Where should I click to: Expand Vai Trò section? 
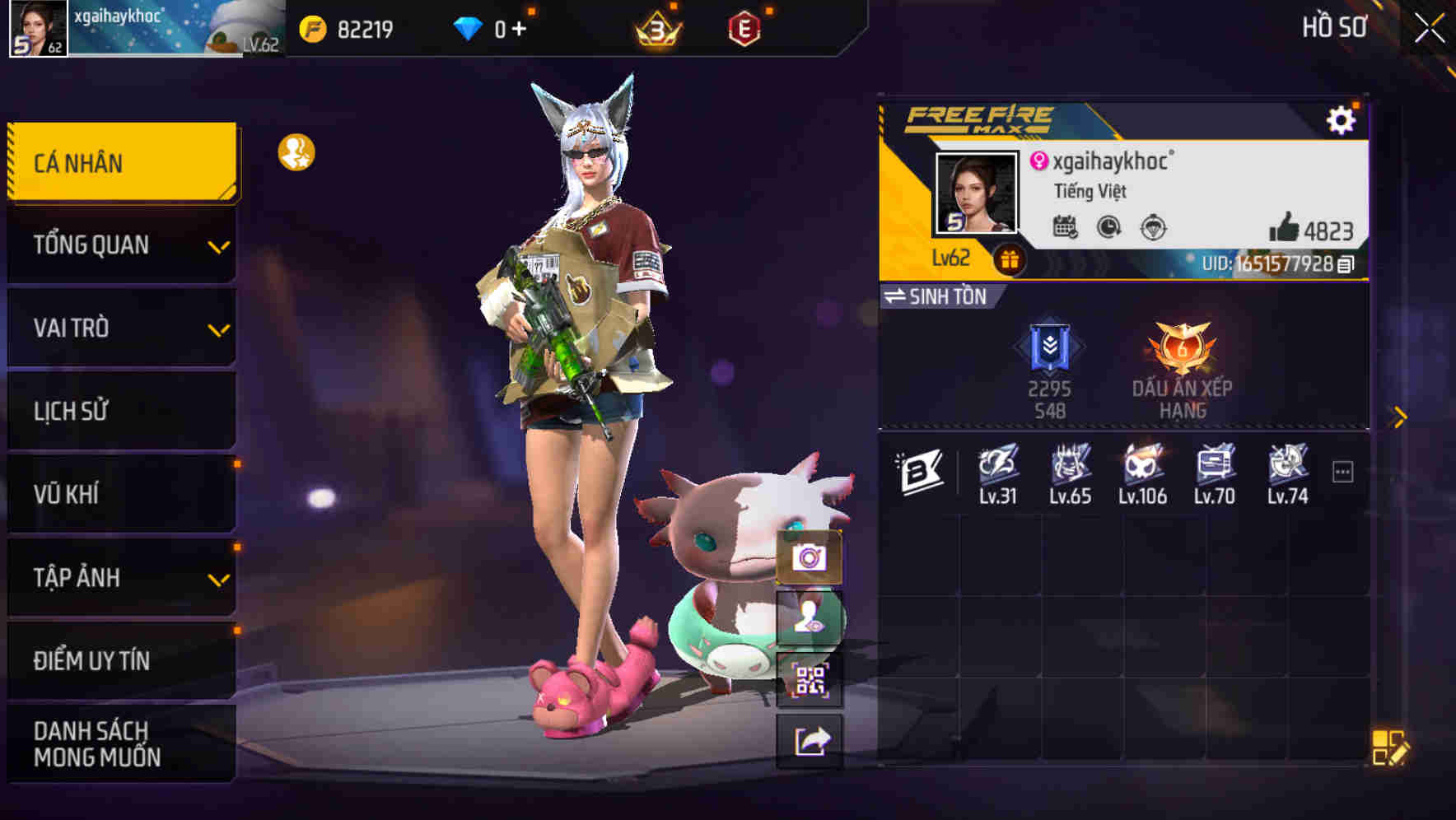[x=120, y=327]
